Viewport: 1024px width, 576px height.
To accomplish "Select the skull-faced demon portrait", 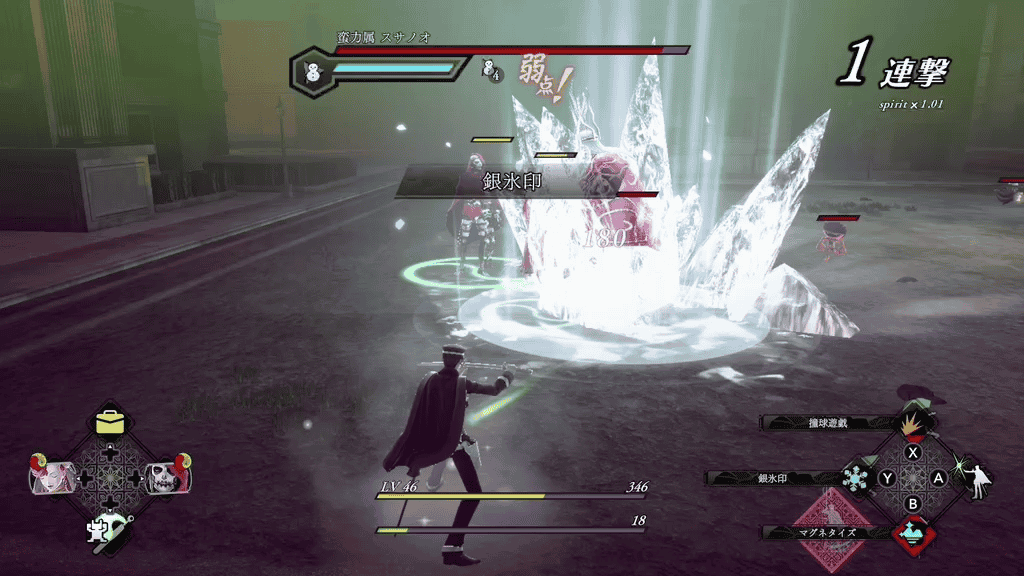I will (x=166, y=476).
